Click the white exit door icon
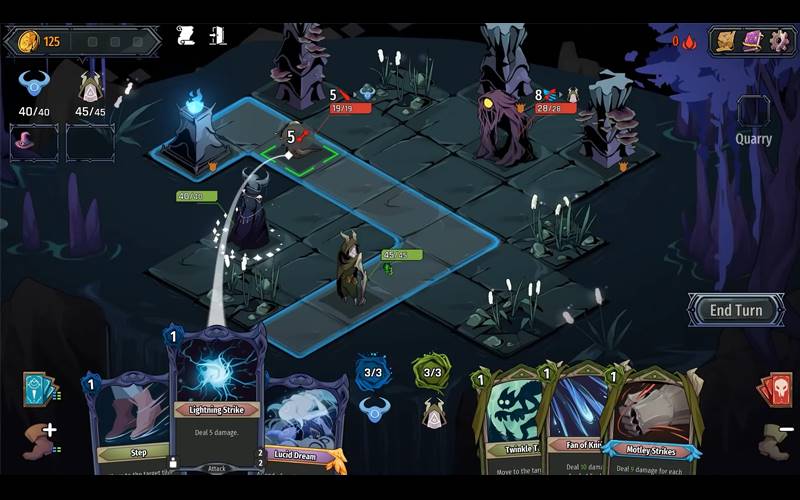 coord(217,38)
